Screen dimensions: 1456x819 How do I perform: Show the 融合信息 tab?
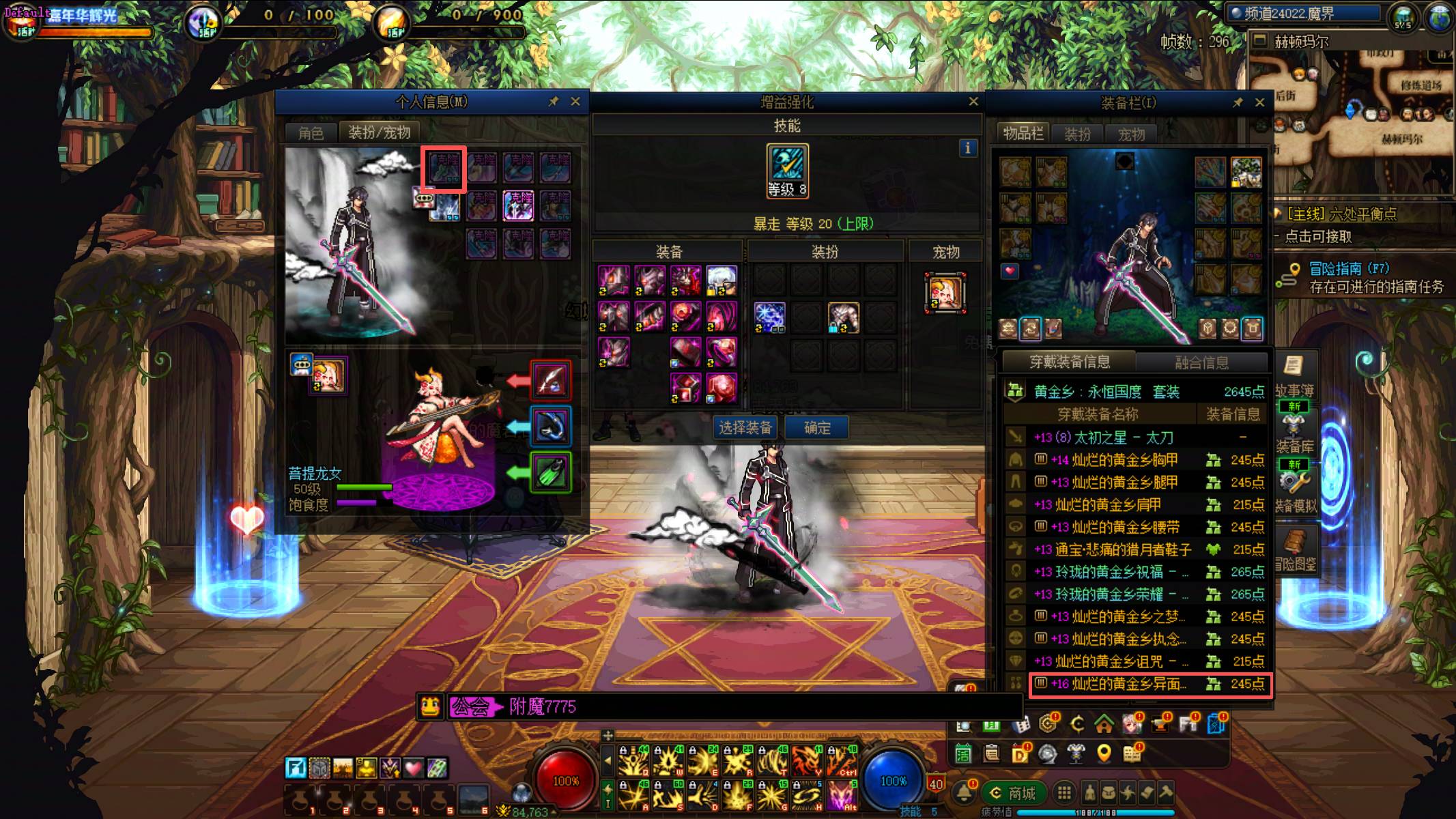click(x=1201, y=362)
